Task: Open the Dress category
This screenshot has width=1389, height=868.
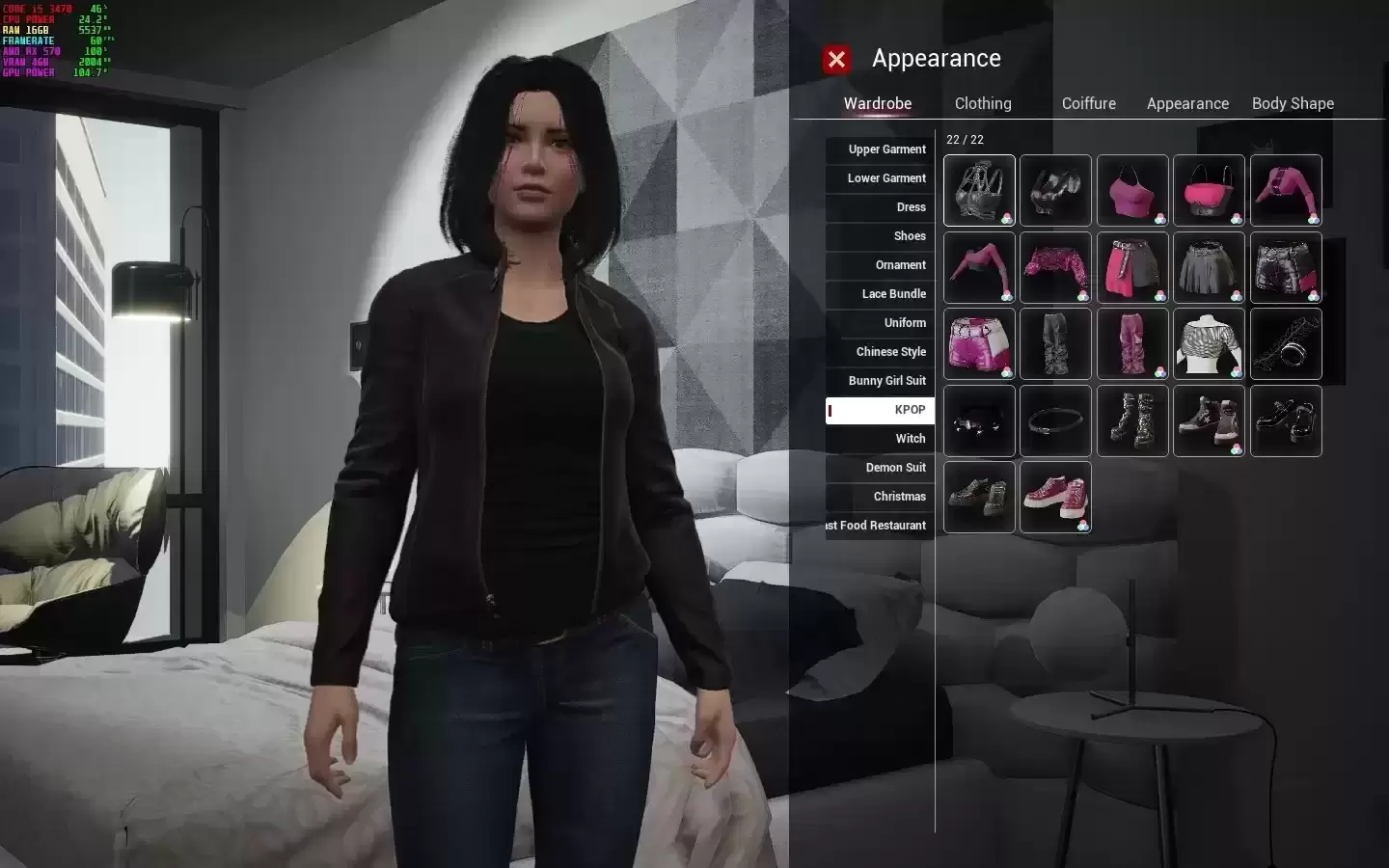Action: click(880, 207)
